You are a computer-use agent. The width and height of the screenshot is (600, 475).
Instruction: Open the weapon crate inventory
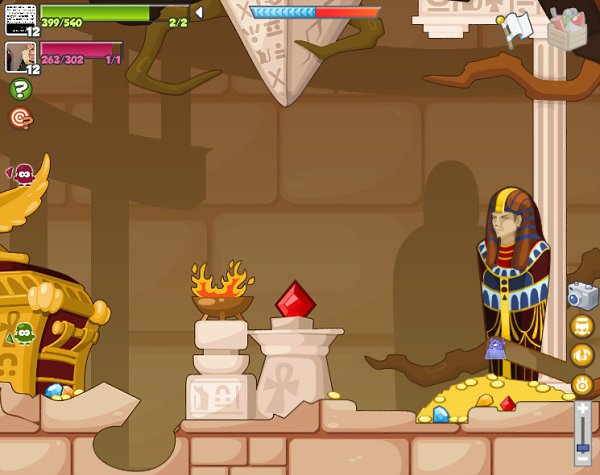pos(567,27)
